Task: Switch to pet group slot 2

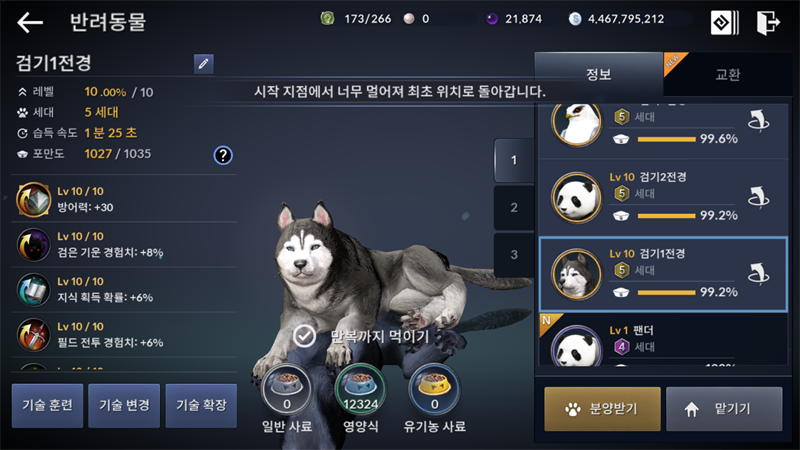Action: click(514, 208)
